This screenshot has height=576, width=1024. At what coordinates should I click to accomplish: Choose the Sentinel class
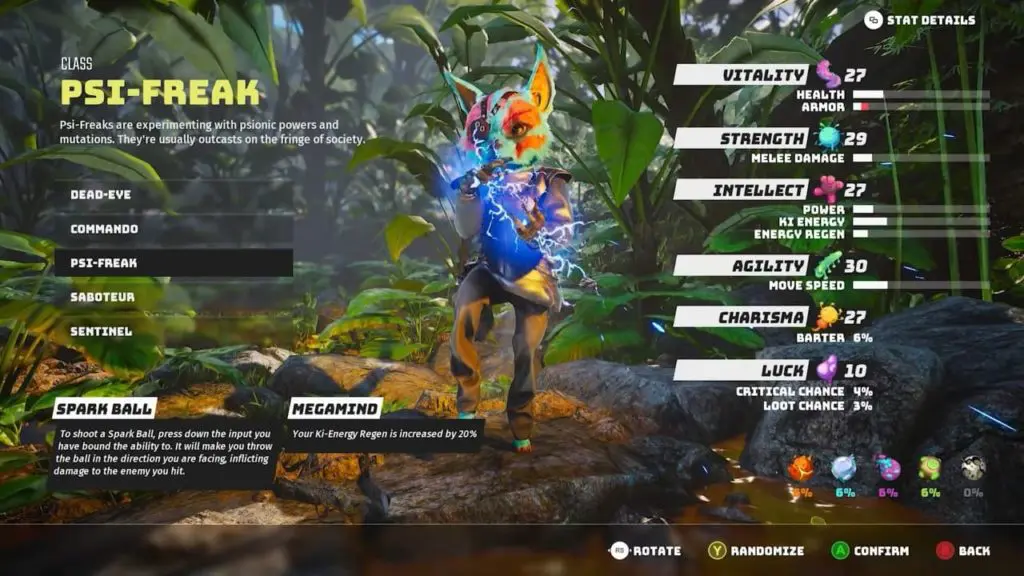coord(101,331)
